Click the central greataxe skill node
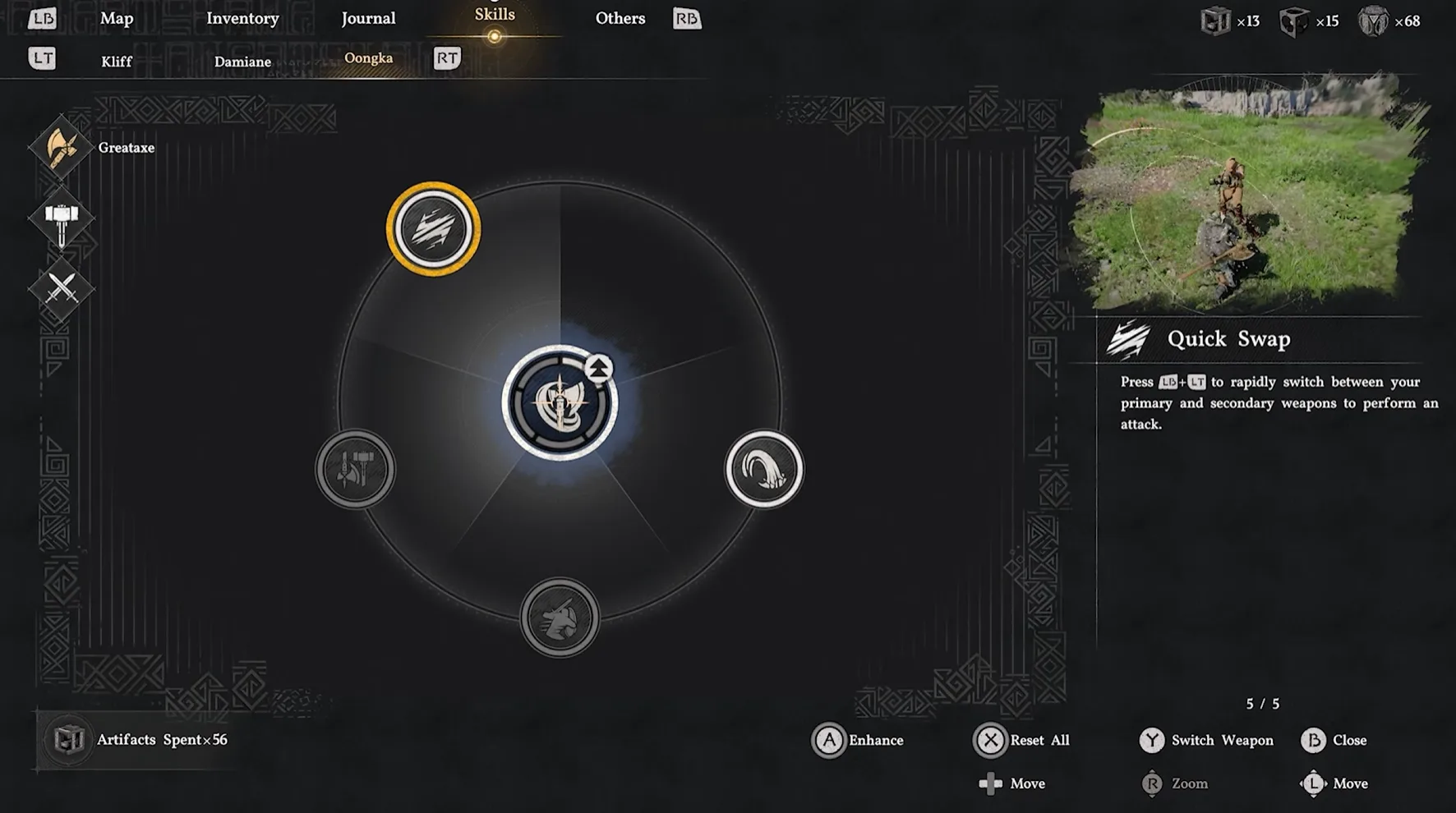The width and height of the screenshot is (1456, 813). [560, 402]
